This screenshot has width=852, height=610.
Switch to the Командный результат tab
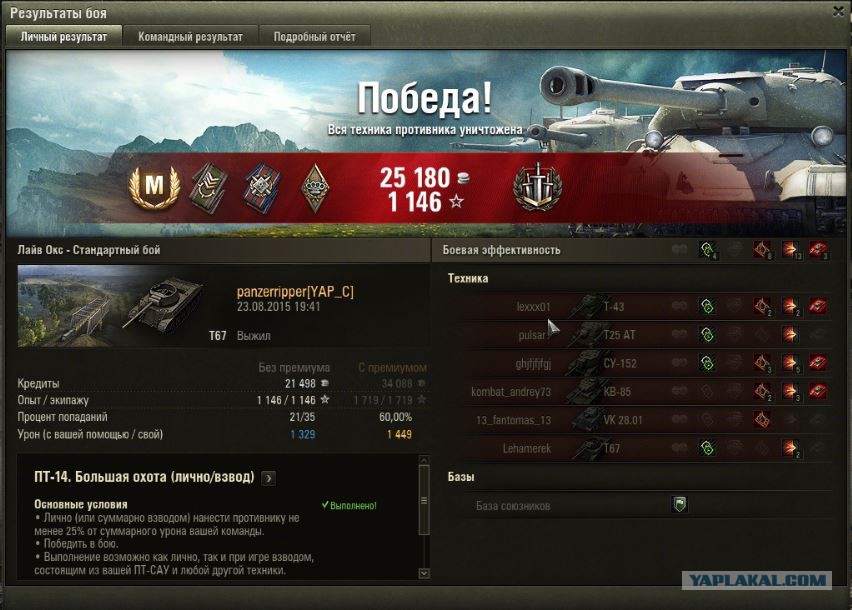point(191,36)
